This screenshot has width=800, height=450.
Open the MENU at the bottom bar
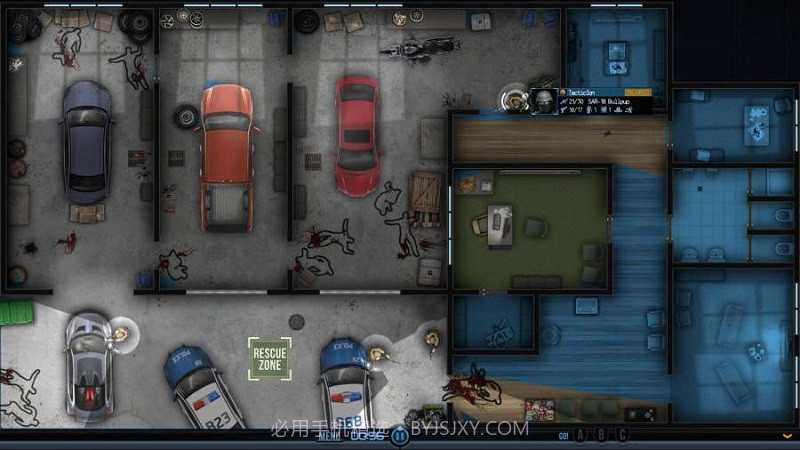pyautogui.click(x=329, y=435)
